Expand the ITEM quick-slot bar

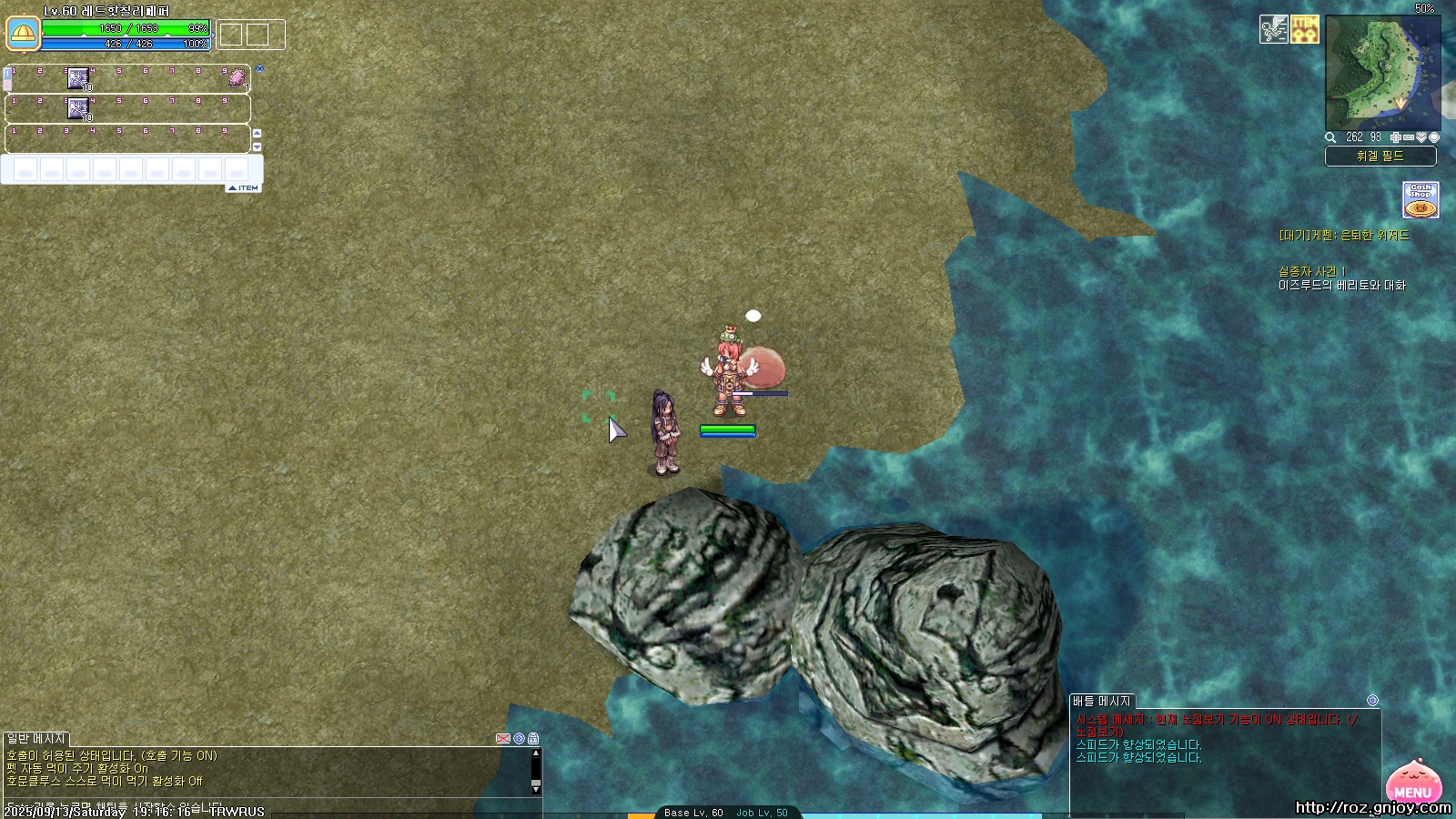[x=243, y=188]
